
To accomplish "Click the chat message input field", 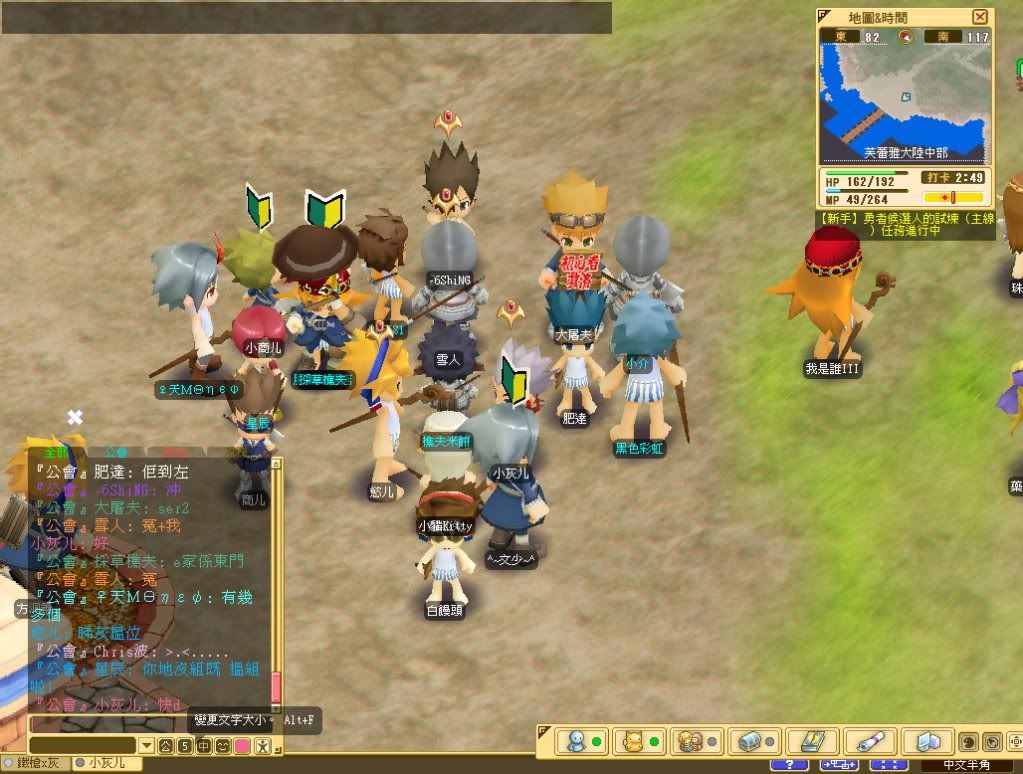I will [x=148, y=724].
